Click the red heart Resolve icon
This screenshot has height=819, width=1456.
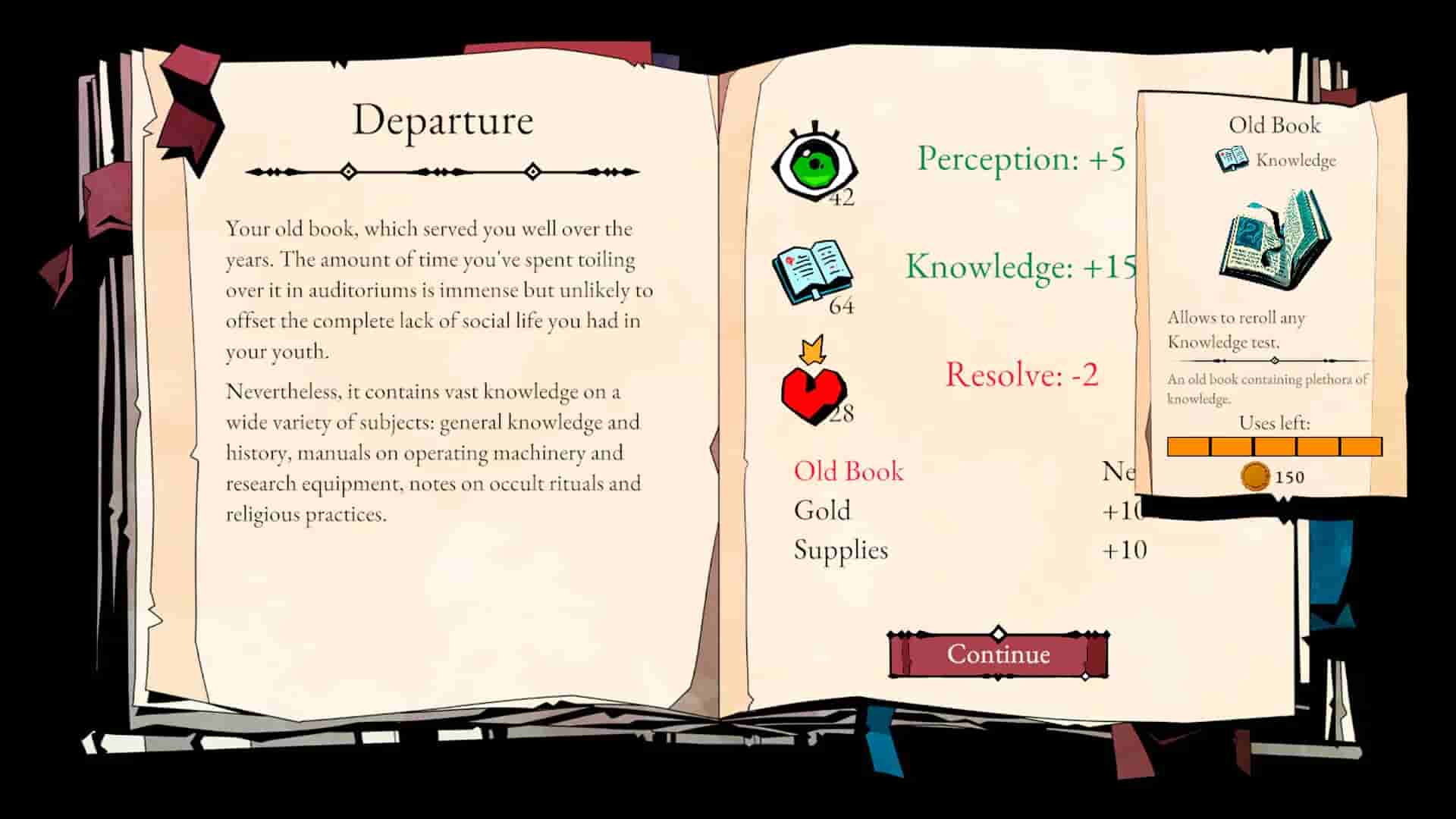click(x=813, y=394)
